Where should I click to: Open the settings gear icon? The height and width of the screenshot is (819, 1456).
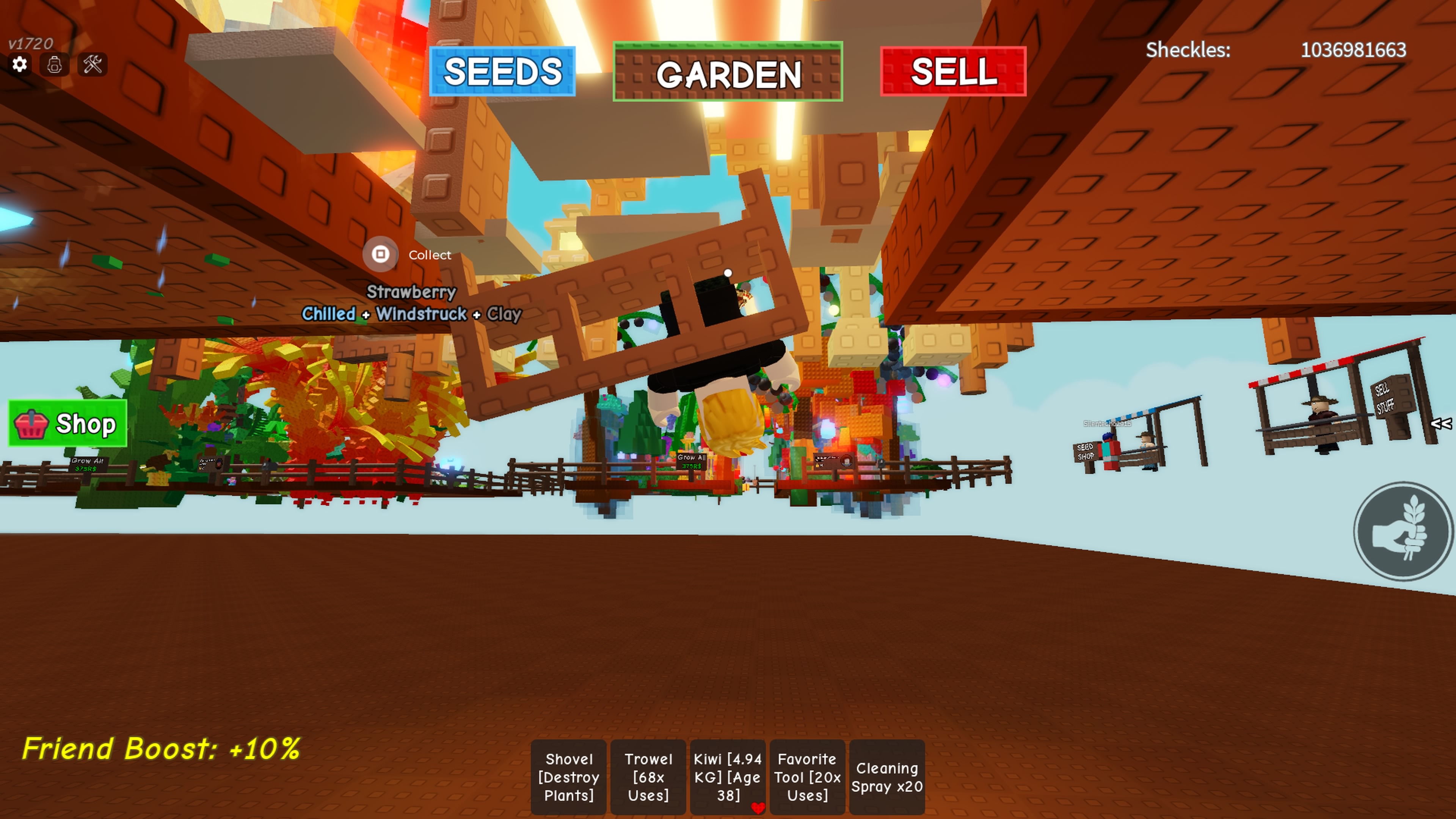(x=20, y=64)
